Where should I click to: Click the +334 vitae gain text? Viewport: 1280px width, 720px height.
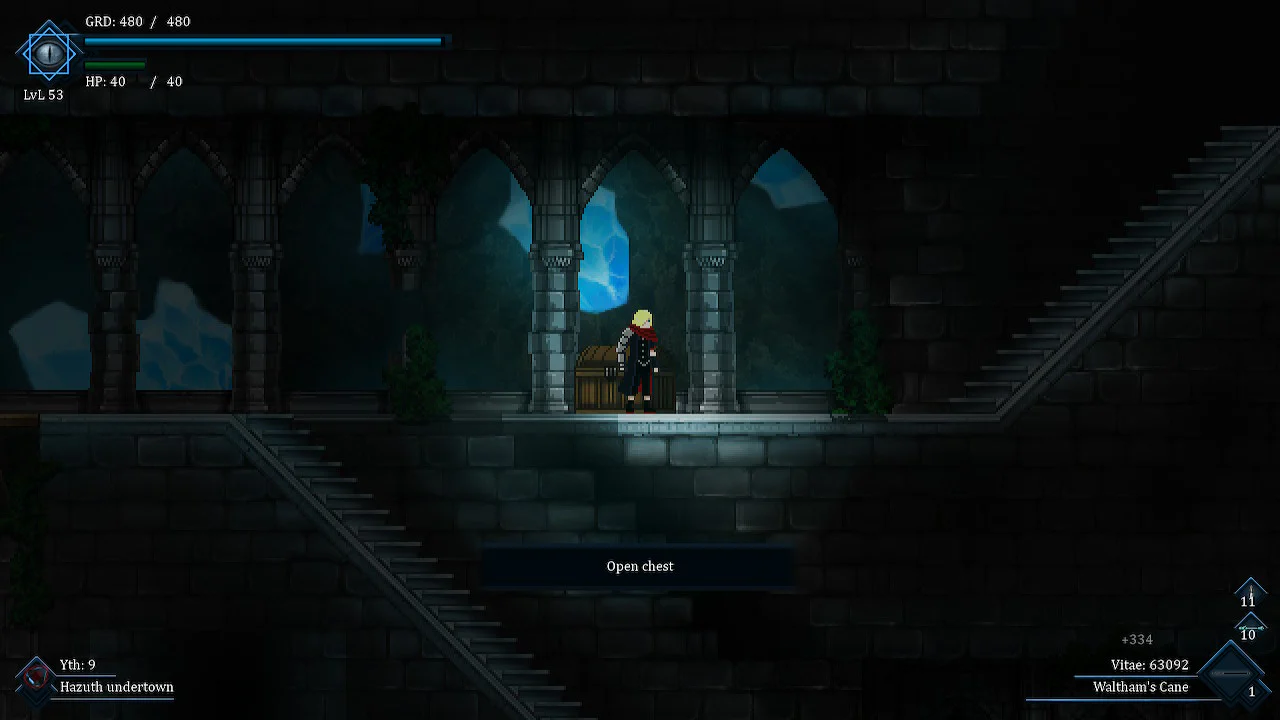tap(1136, 639)
